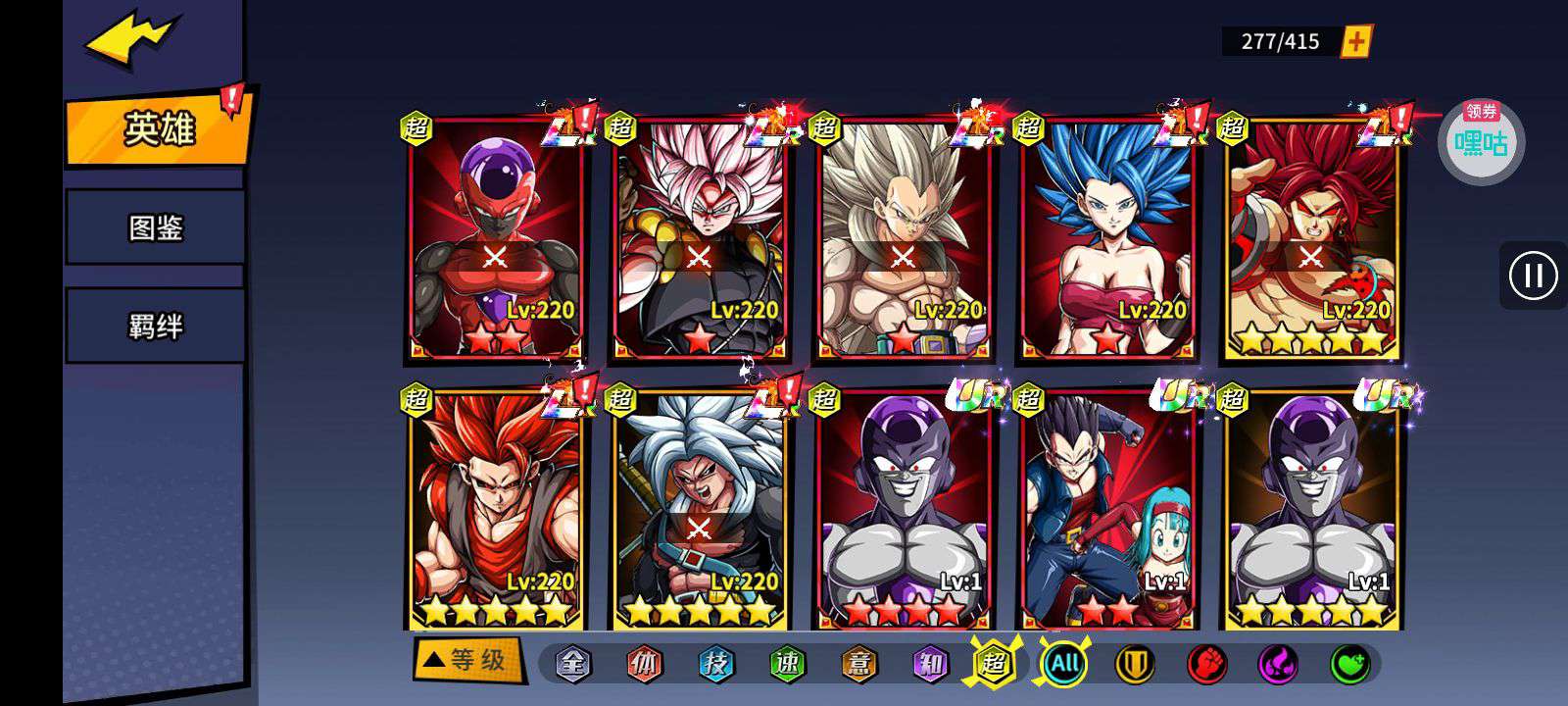The width and height of the screenshot is (1568, 706).
Task: Go back using the yellow lightning arrow
Action: 130,41
